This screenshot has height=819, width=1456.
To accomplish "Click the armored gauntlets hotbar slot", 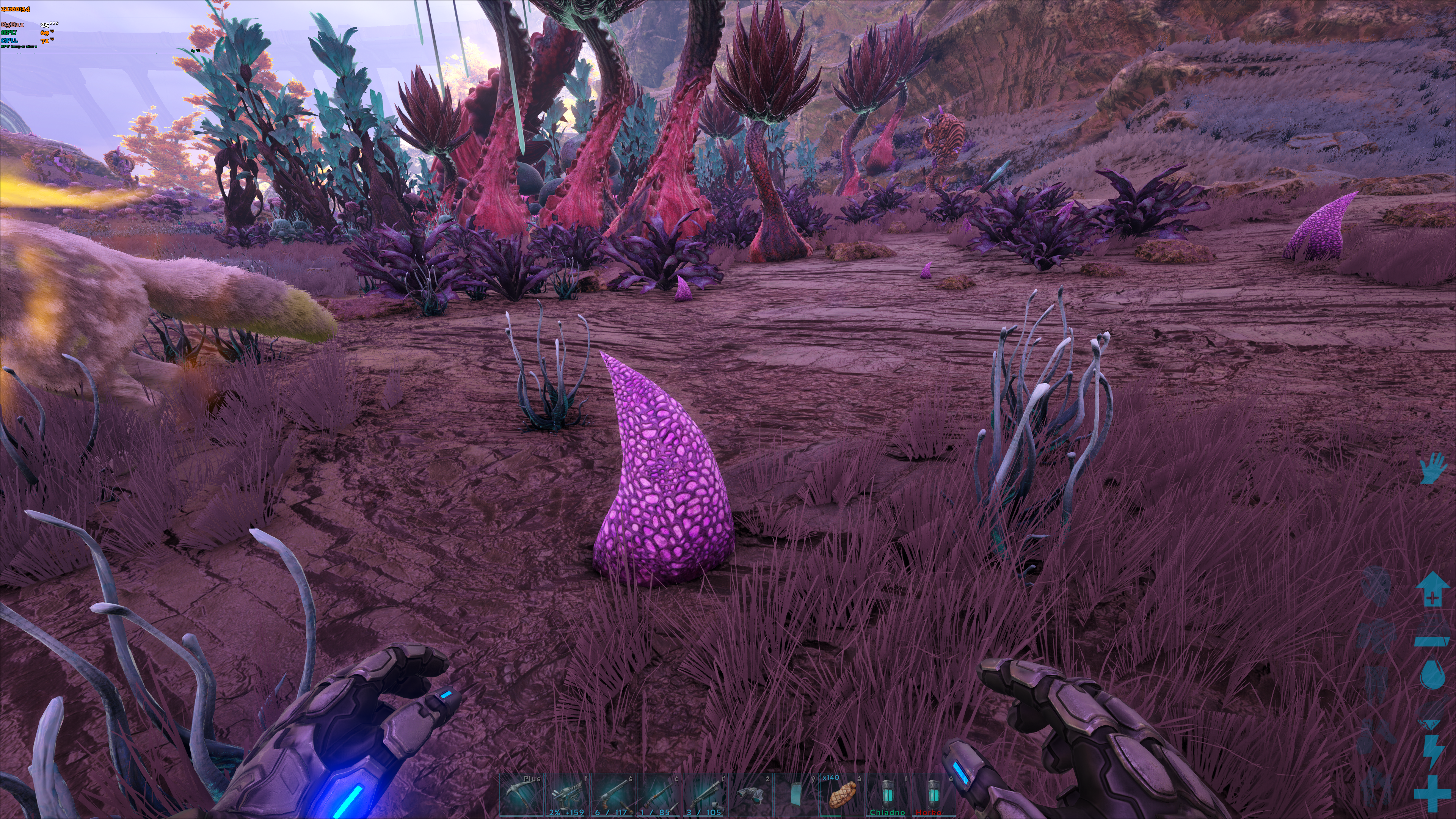I will (x=751, y=795).
